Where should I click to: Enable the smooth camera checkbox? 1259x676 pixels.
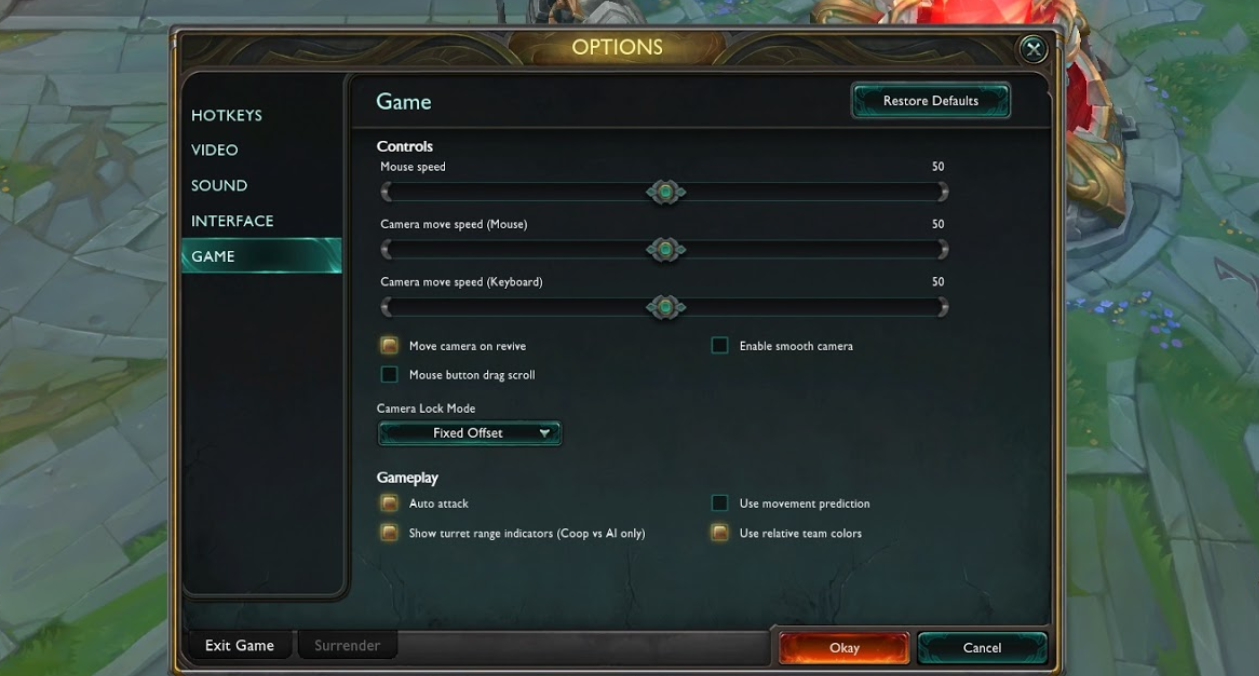pyautogui.click(x=719, y=346)
